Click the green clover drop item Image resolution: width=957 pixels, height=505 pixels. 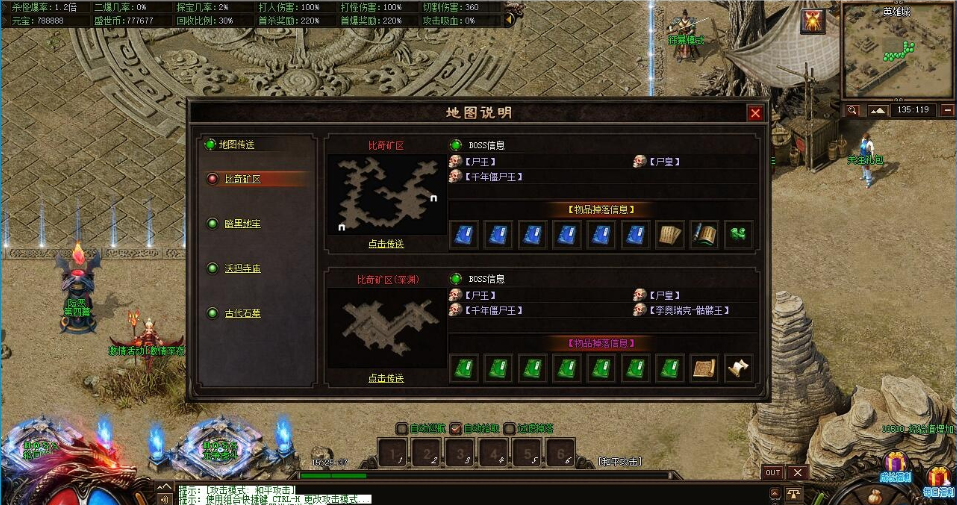(738, 234)
